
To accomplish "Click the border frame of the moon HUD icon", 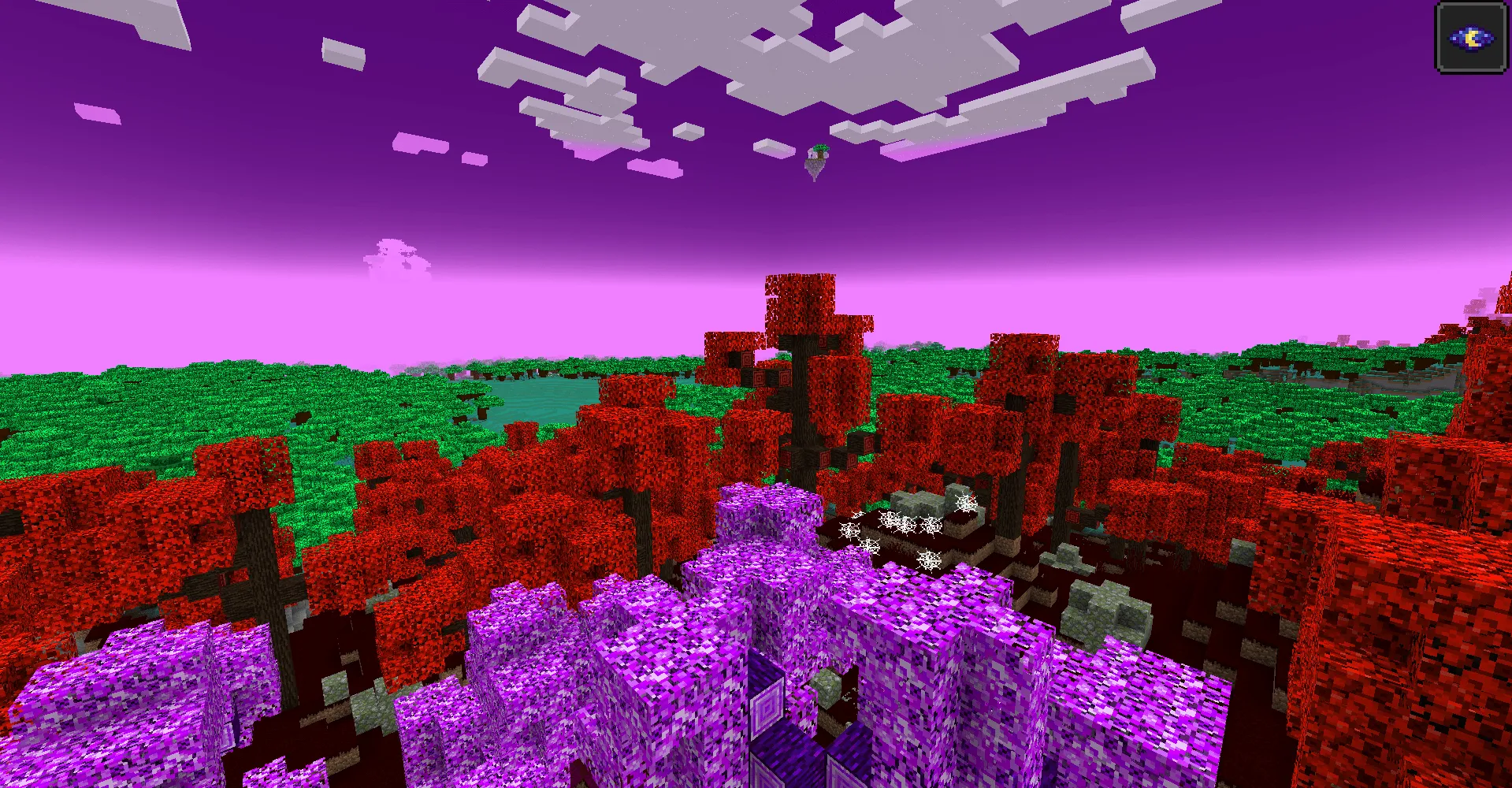I will 1473,6.
